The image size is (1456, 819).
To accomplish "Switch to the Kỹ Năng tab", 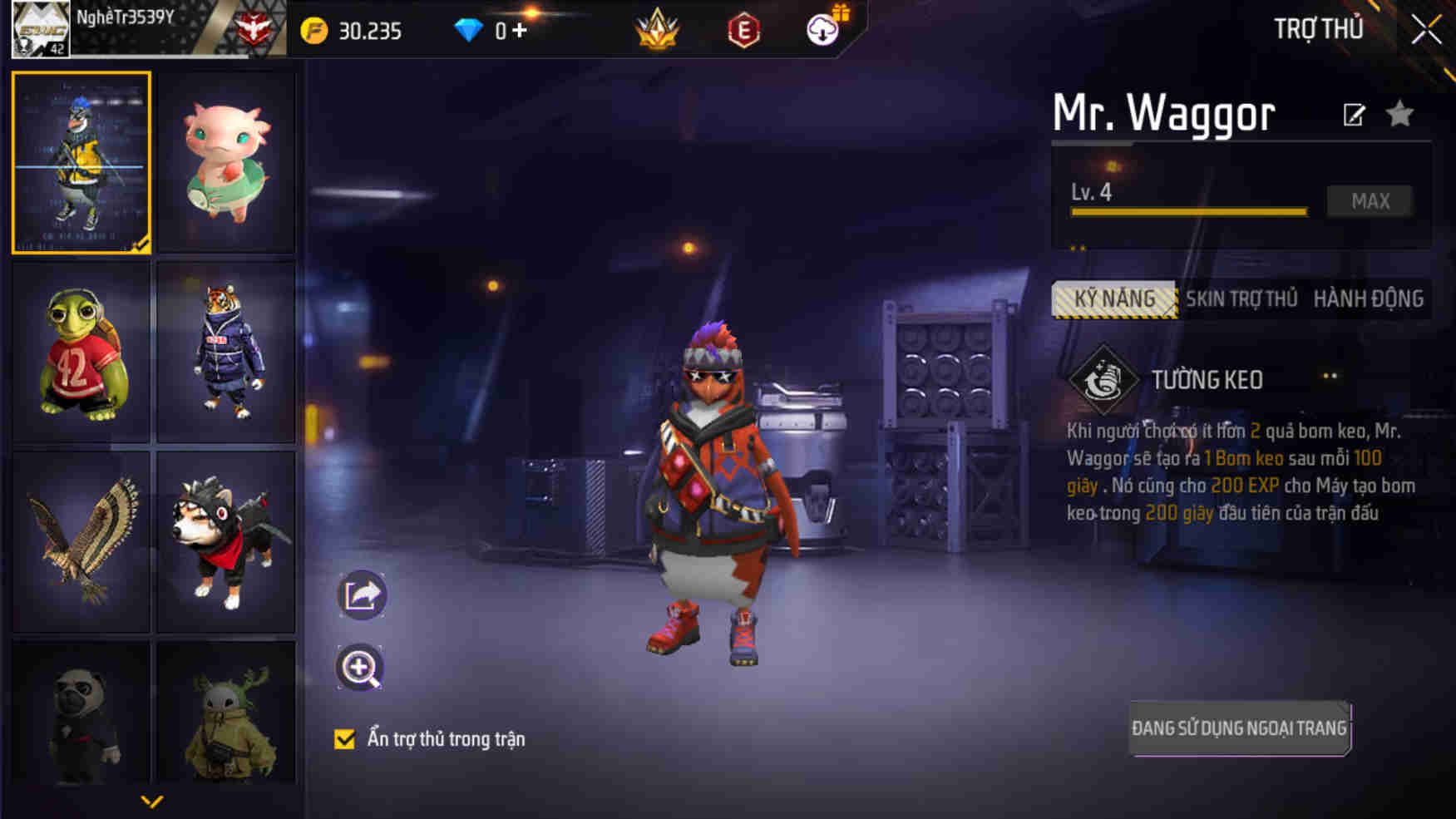I will (x=1114, y=299).
